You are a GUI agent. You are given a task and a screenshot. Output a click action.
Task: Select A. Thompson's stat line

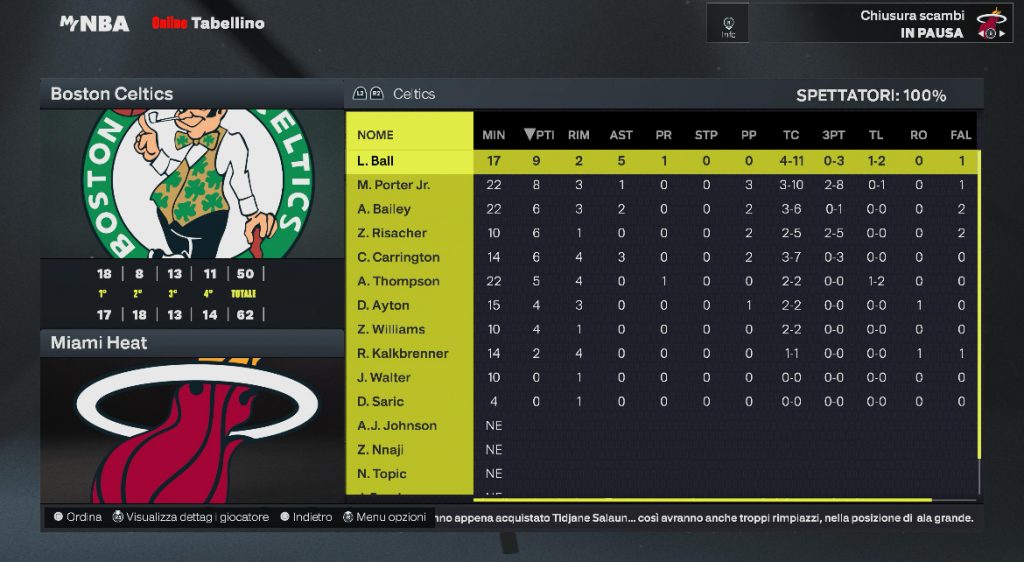(398, 281)
